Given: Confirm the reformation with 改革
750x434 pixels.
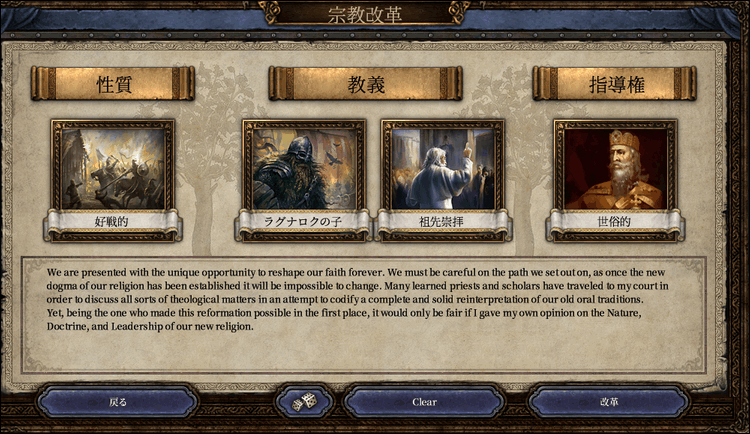Looking at the screenshot, I should (609, 402).
